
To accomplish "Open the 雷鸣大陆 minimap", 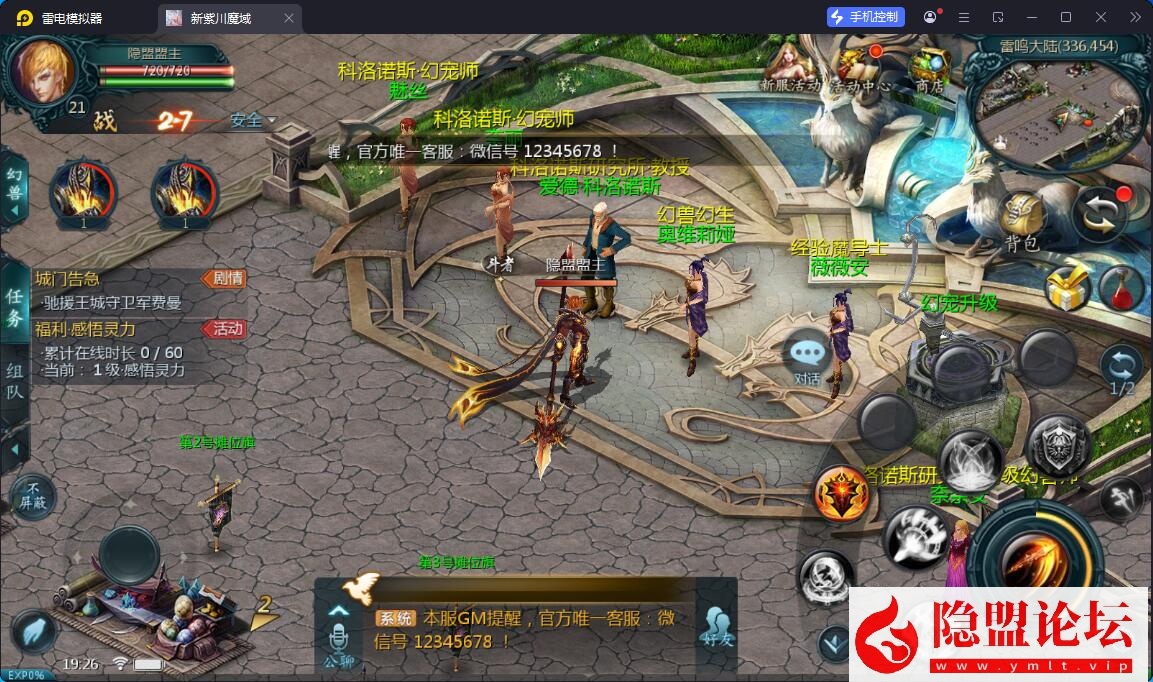I will 1060,100.
